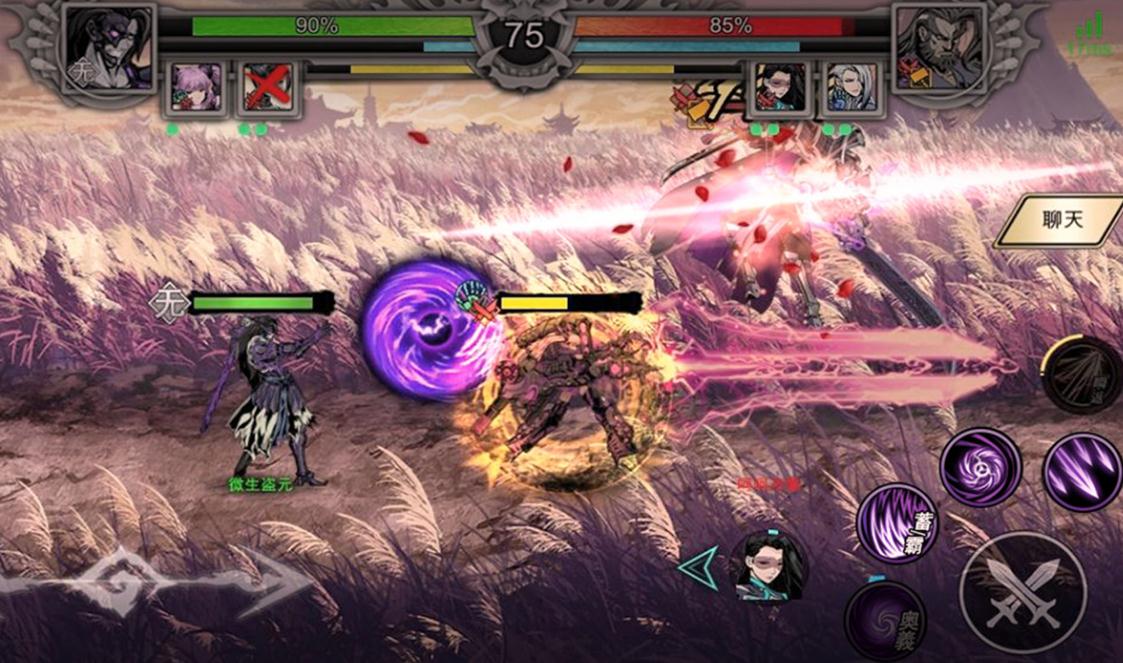The height and width of the screenshot is (663, 1123).
Task: Select the enemy dark-haired reserve portrait
Action: point(781,88)
